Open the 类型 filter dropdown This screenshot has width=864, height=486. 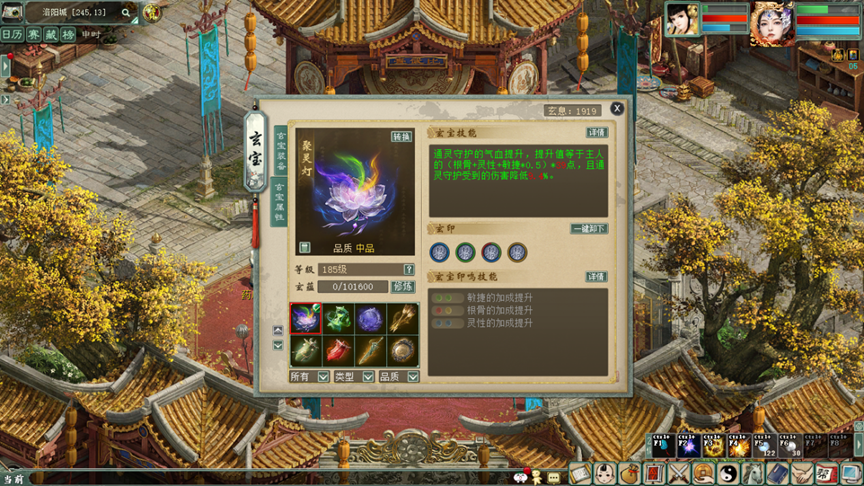tap(368, 377)
